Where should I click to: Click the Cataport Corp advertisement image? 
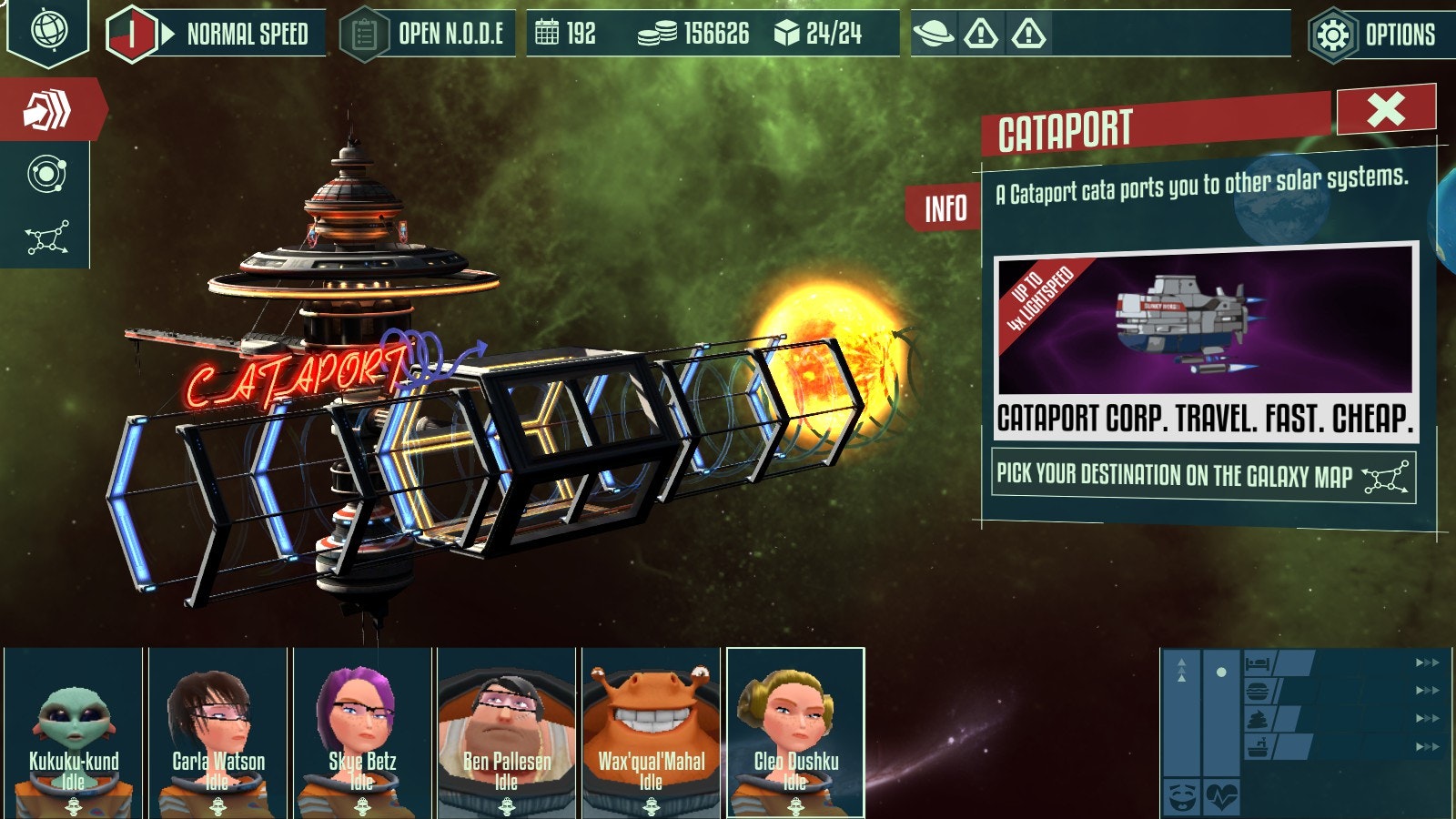pos(1205,321)
